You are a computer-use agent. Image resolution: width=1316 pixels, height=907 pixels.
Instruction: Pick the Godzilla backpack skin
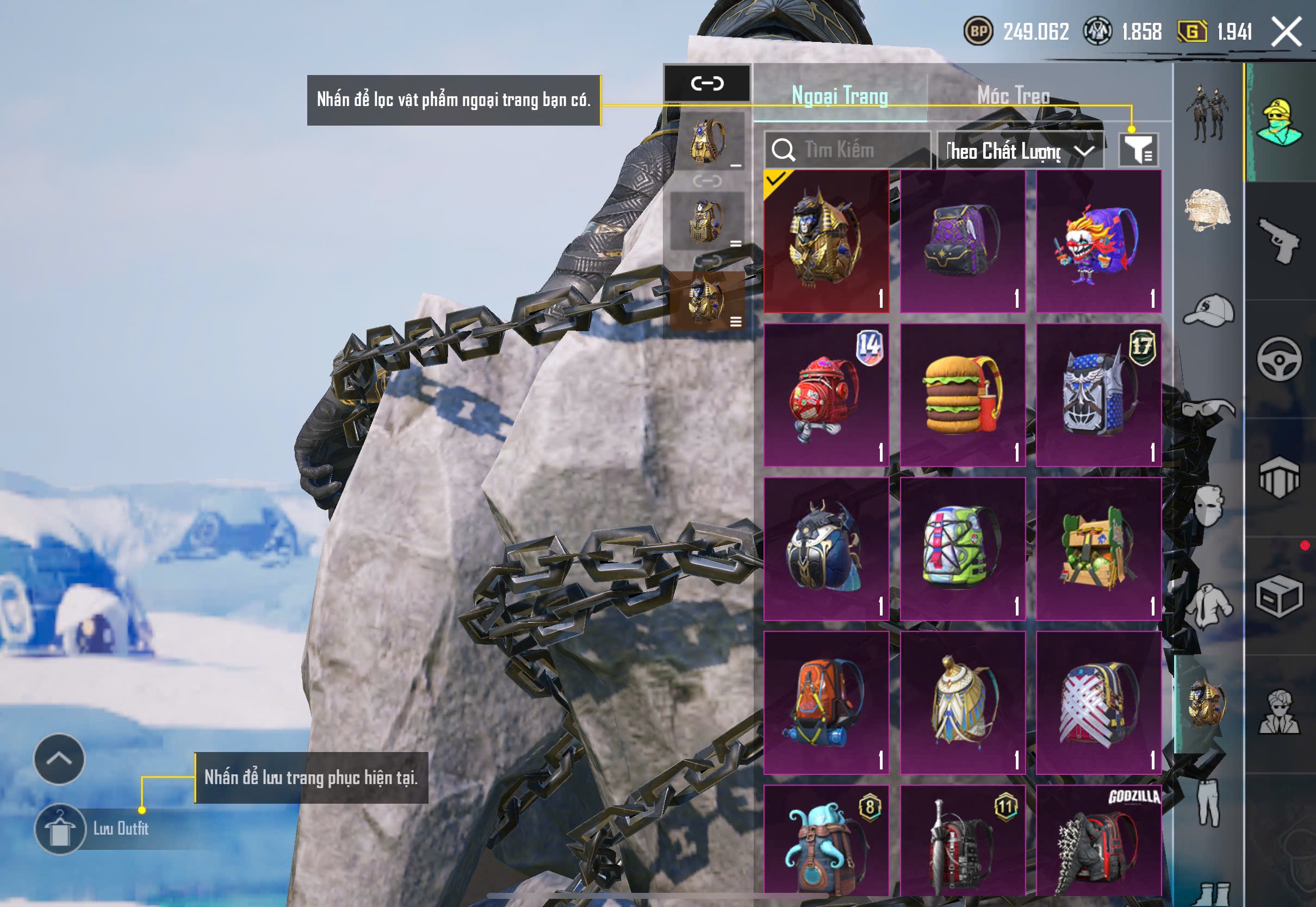(1098, 841)
